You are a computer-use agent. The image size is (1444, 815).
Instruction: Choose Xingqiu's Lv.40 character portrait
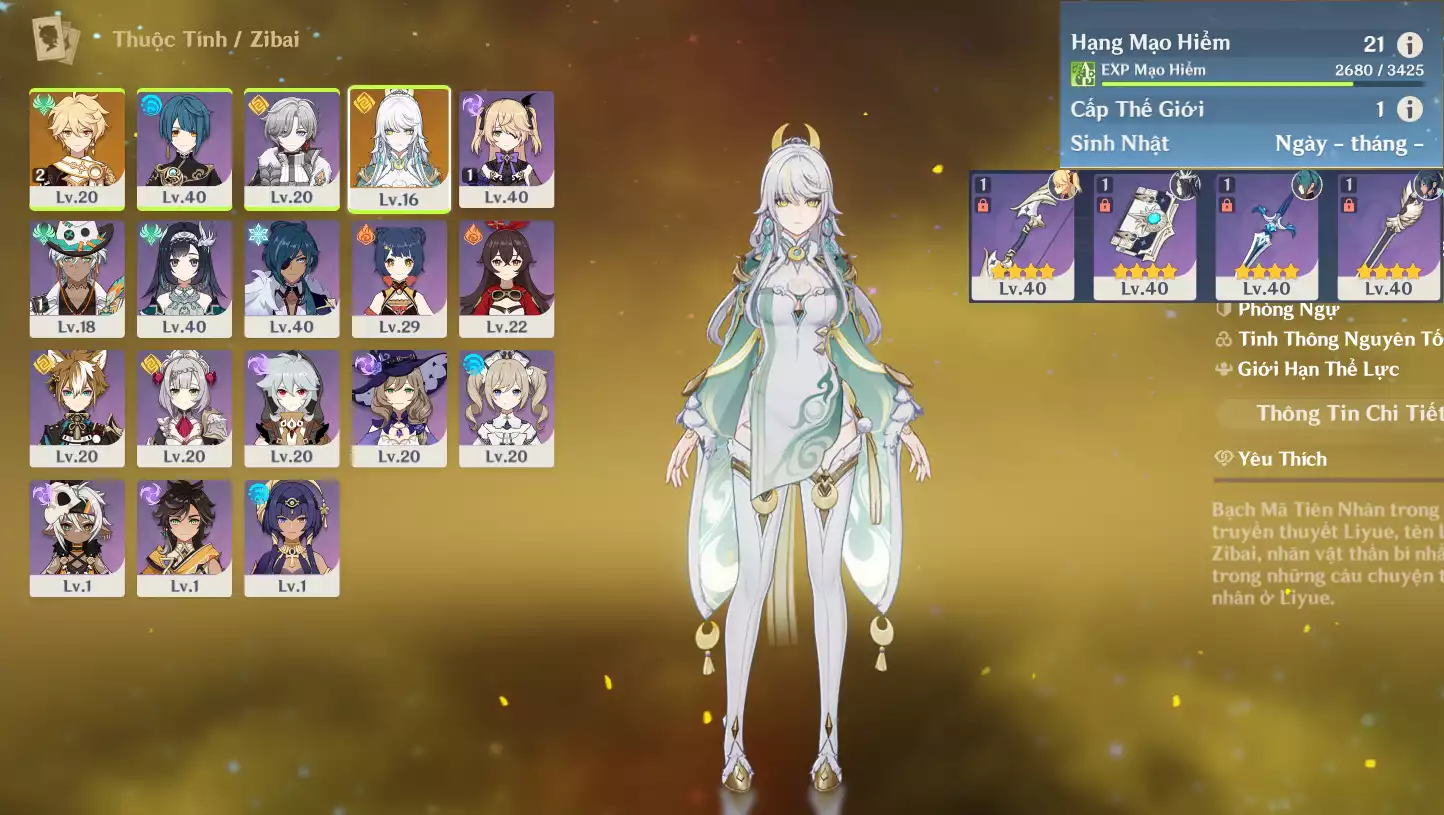point(184,149)
